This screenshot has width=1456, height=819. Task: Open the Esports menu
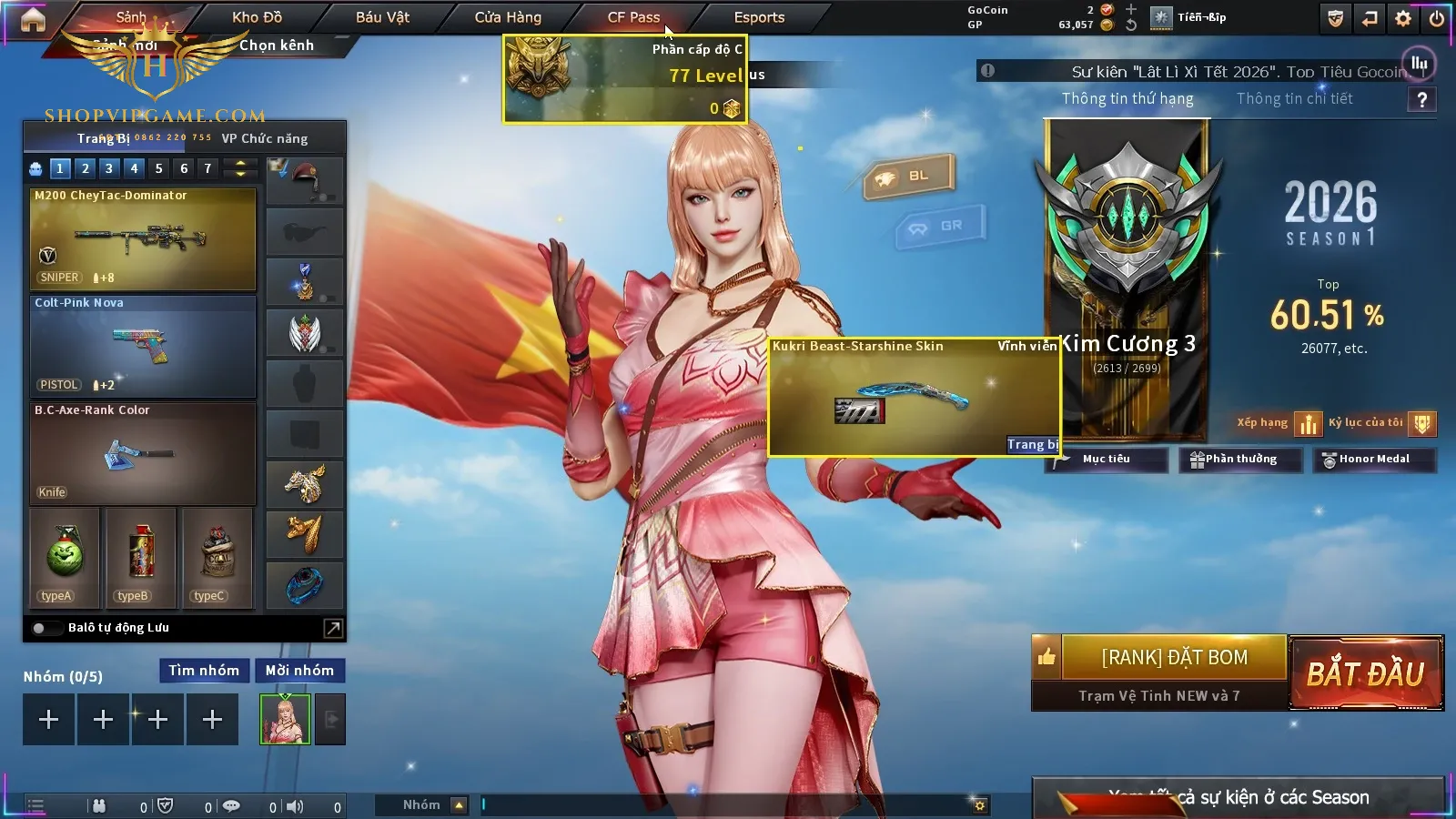pyautogui.click(x=759, y=17)
